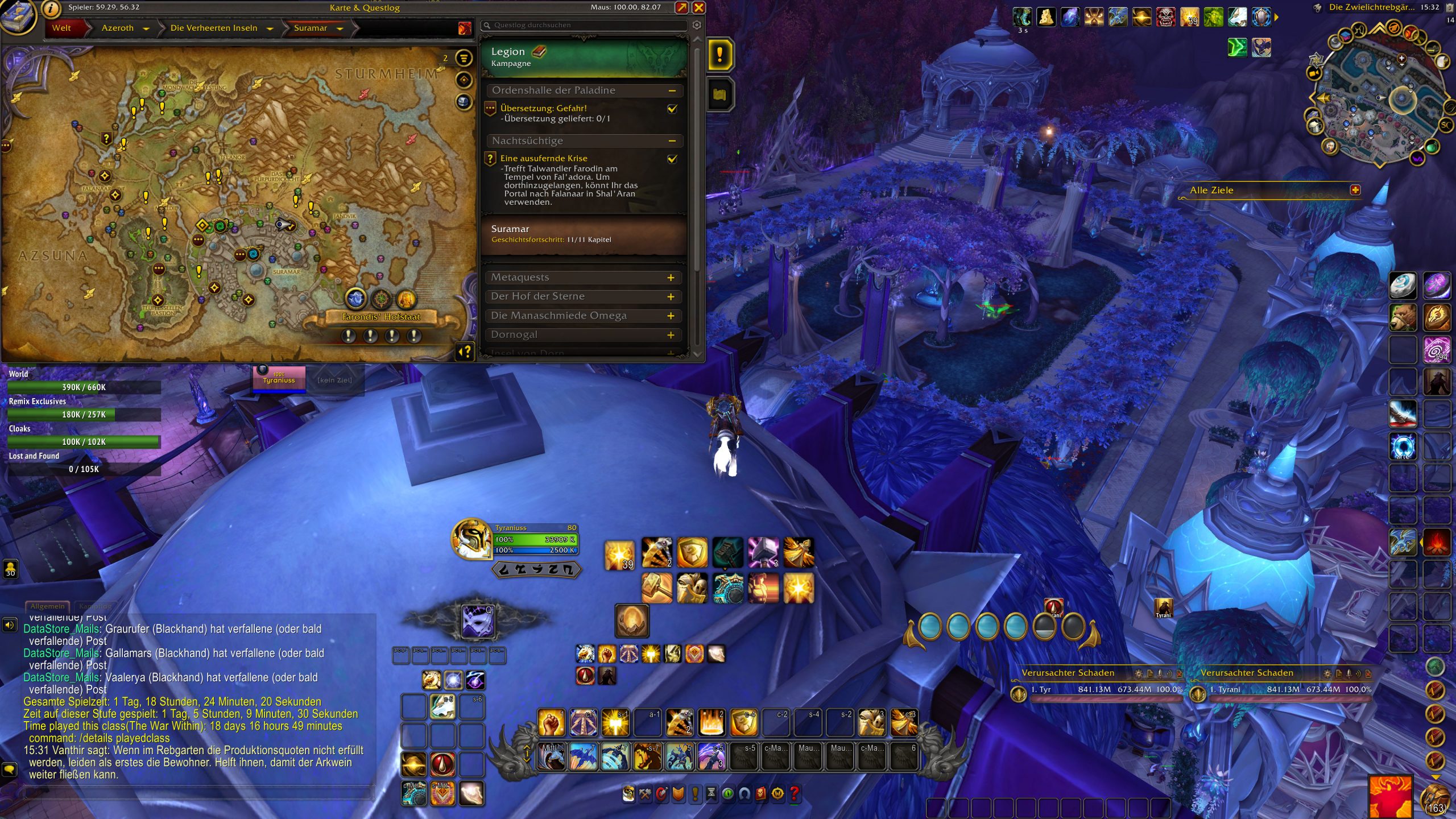Expand the Dornogal category

(671, 335)
